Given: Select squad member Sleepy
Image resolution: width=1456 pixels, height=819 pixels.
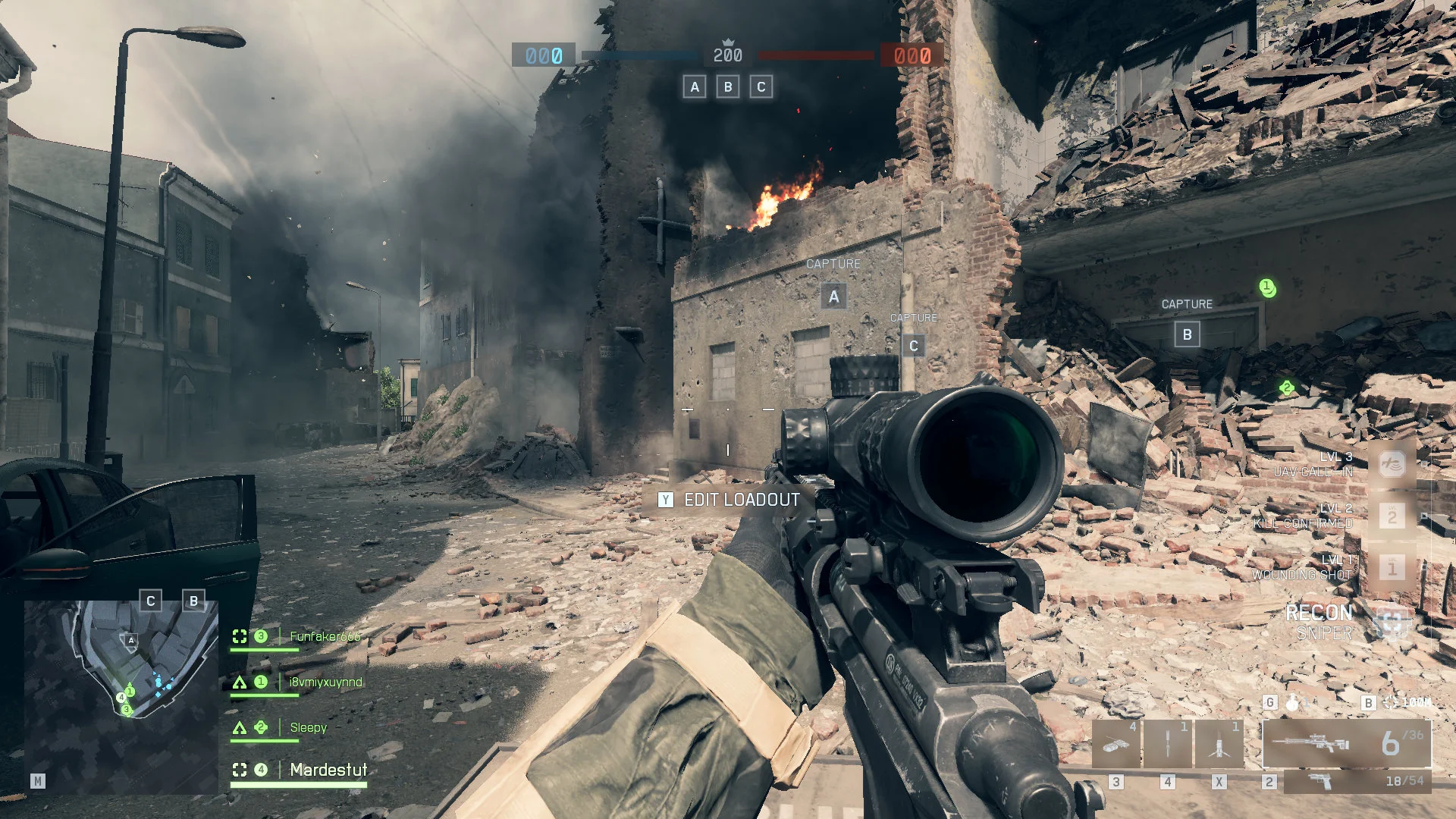Looking at the screenshot, I should click(308, 728).
